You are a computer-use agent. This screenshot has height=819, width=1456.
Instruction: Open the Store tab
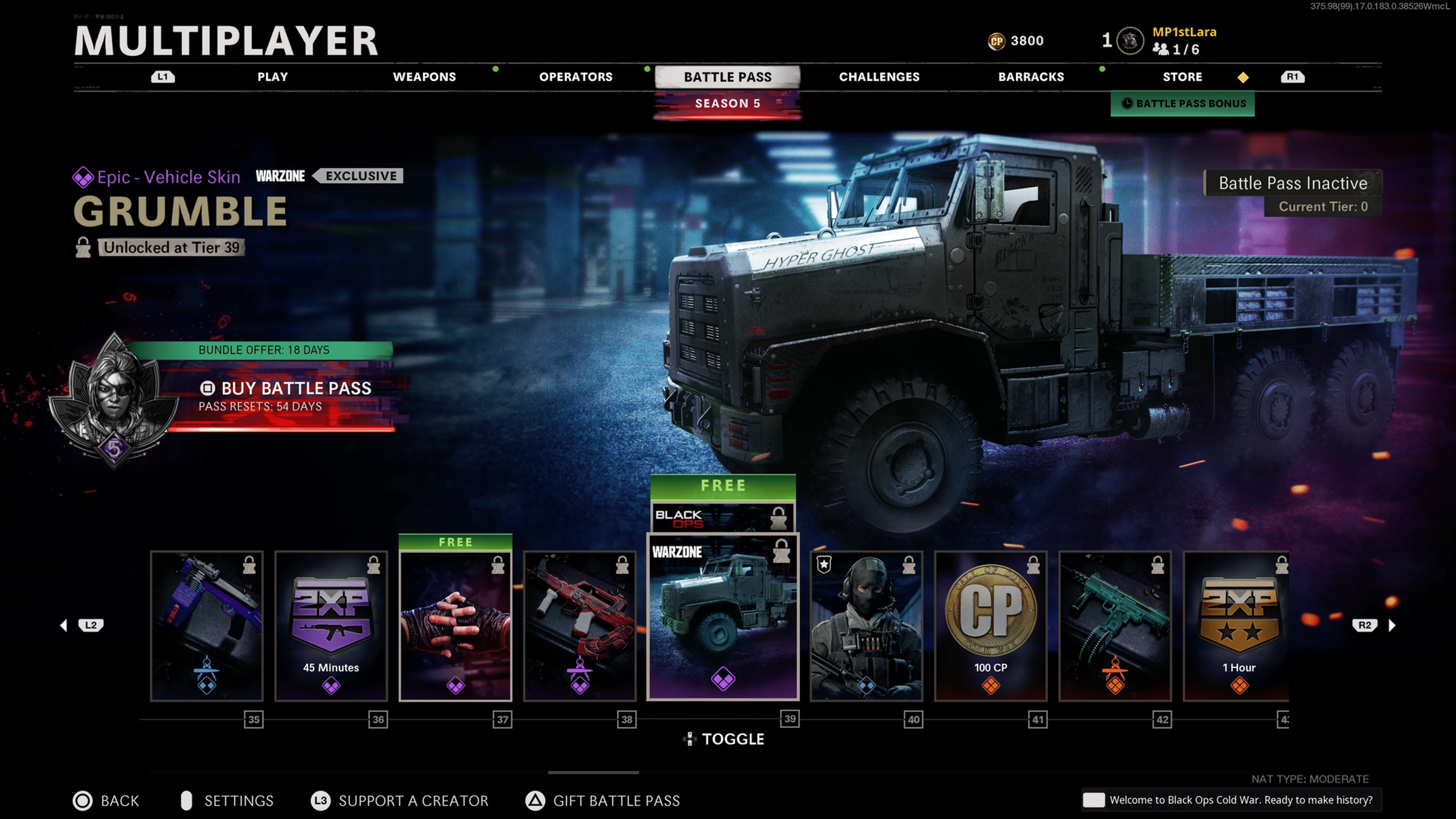1182,77
